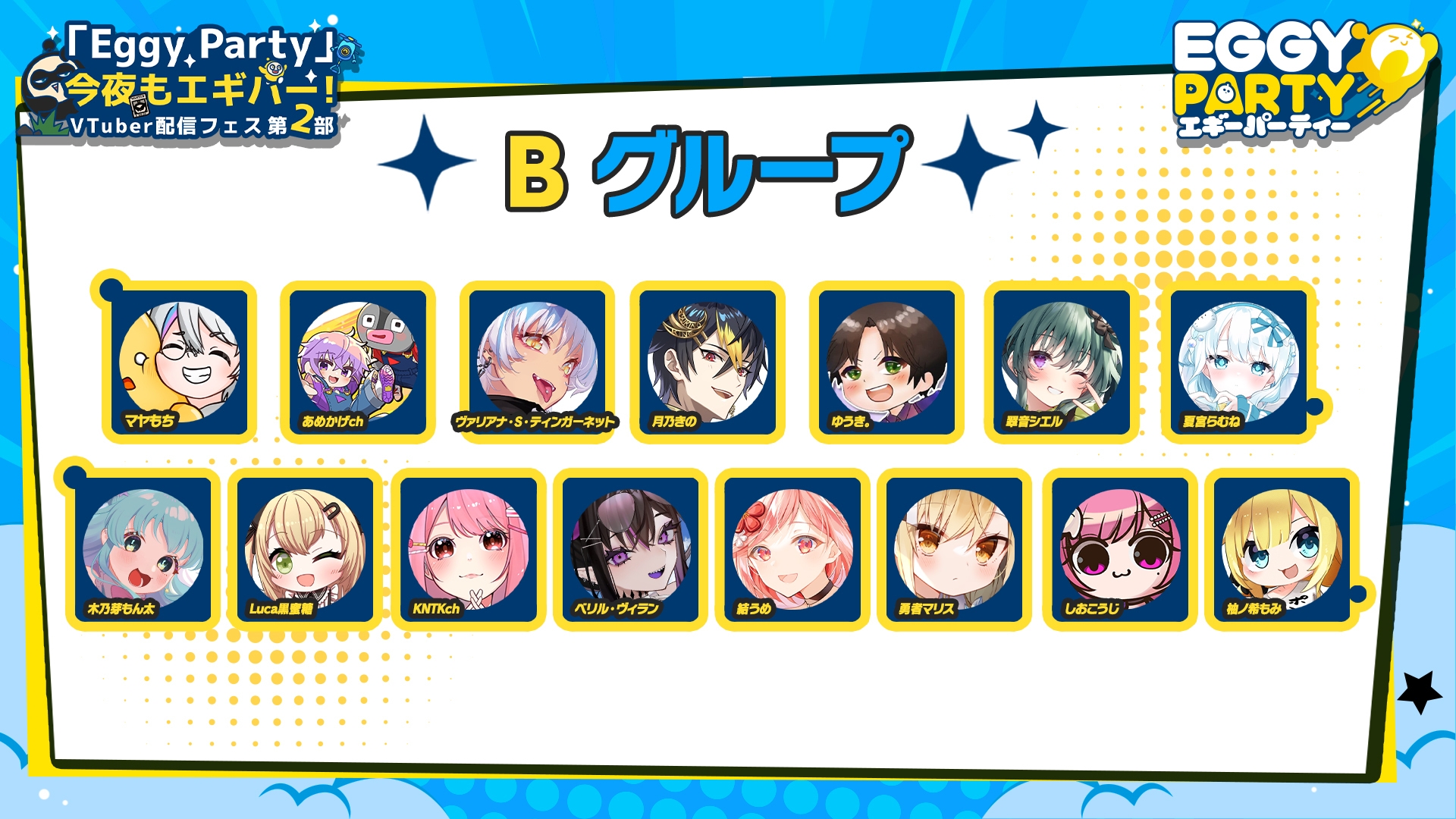This screenshot has width=1456, height=819.
Task: Select the マヤもち participant tile
Action: coord(180,362)
